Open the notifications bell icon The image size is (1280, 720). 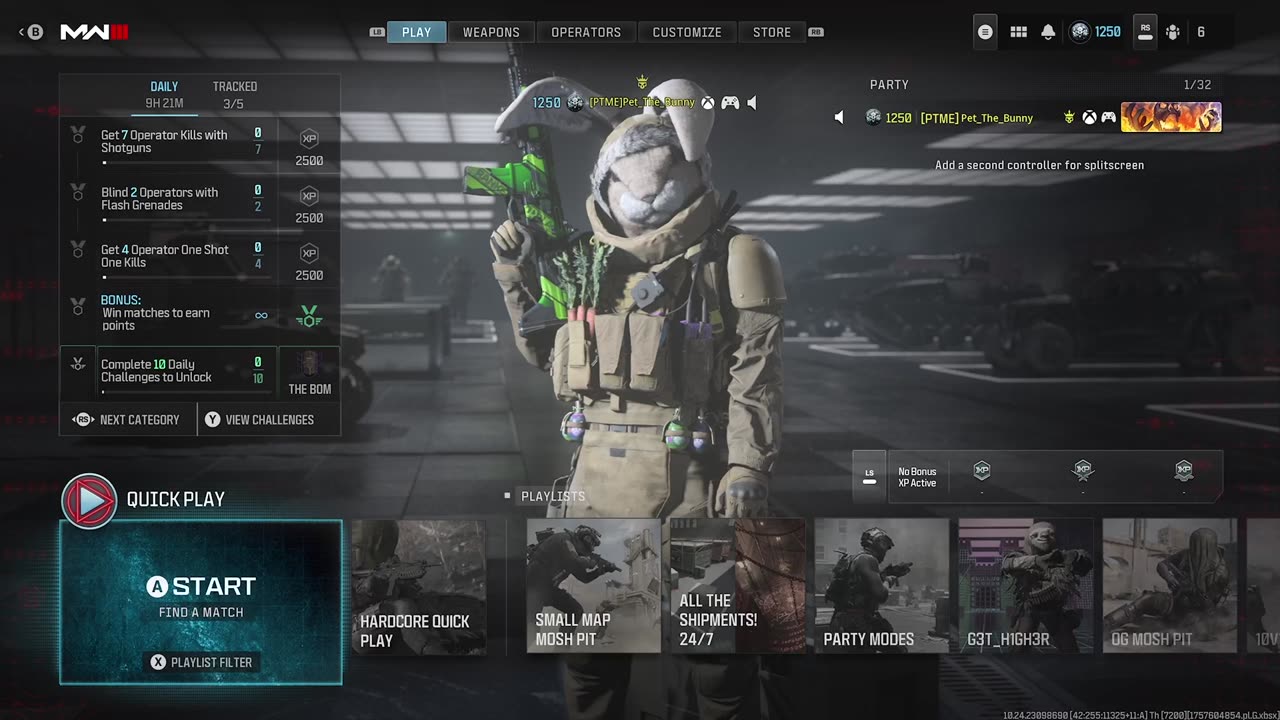[x=1048, y=32]
